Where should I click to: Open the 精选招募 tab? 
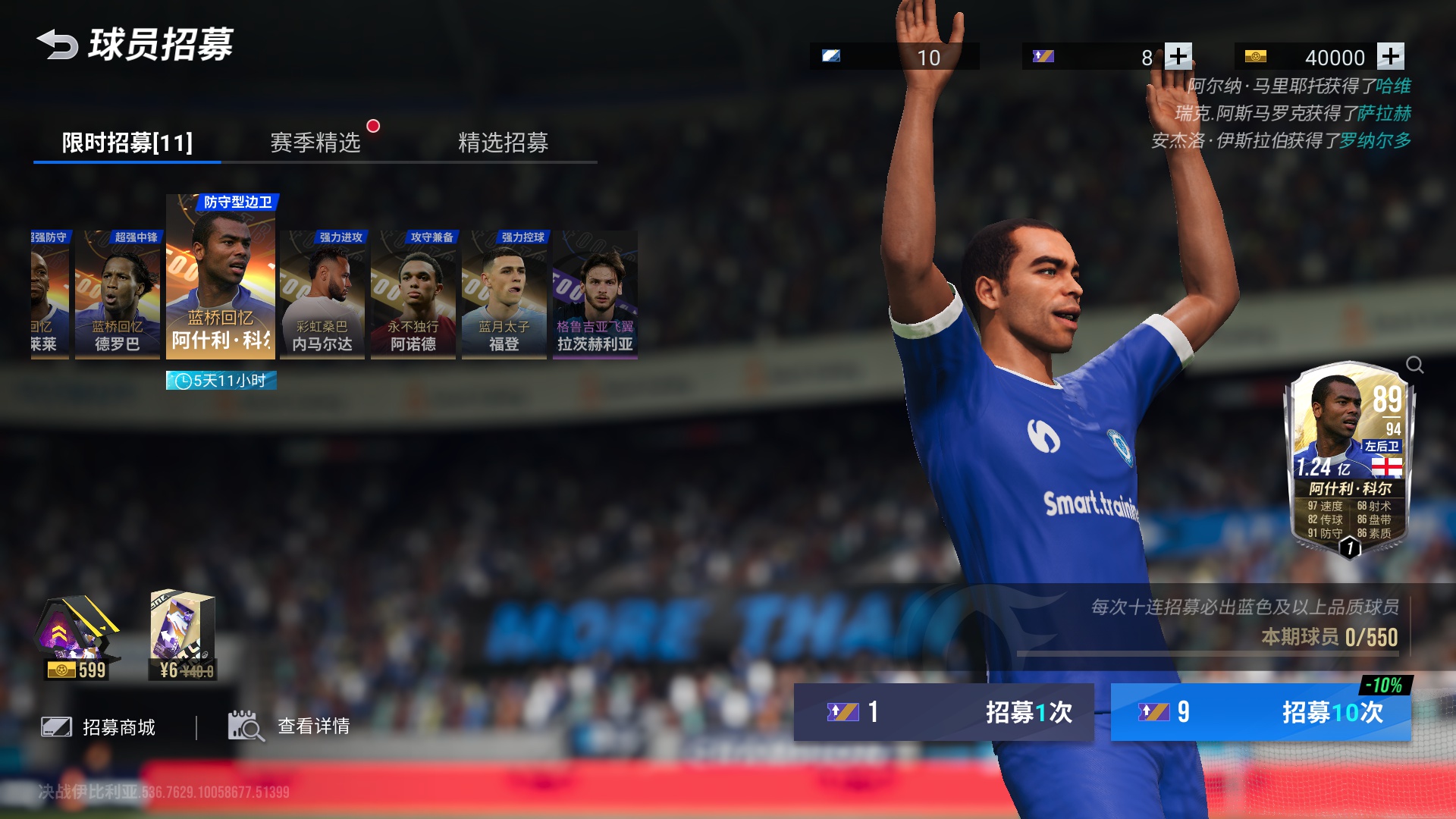tap(503, 142)
